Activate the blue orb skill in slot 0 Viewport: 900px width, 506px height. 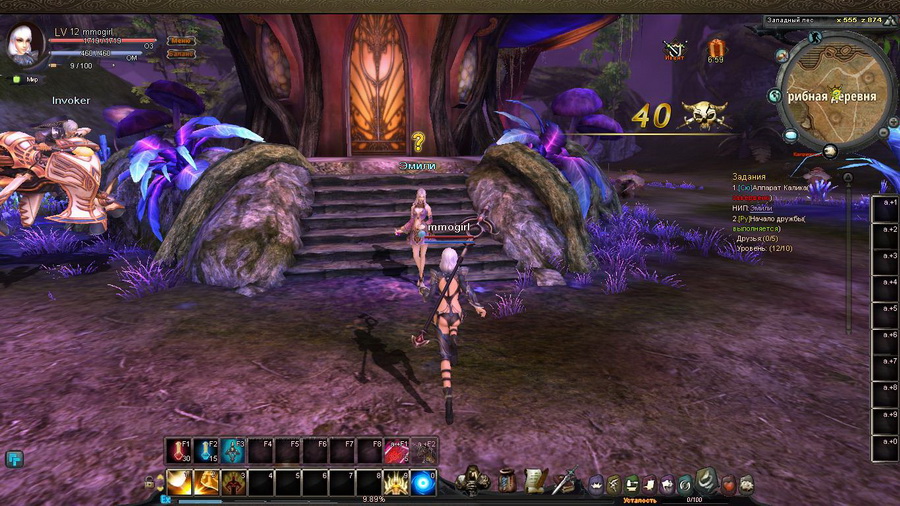point(424,482)
